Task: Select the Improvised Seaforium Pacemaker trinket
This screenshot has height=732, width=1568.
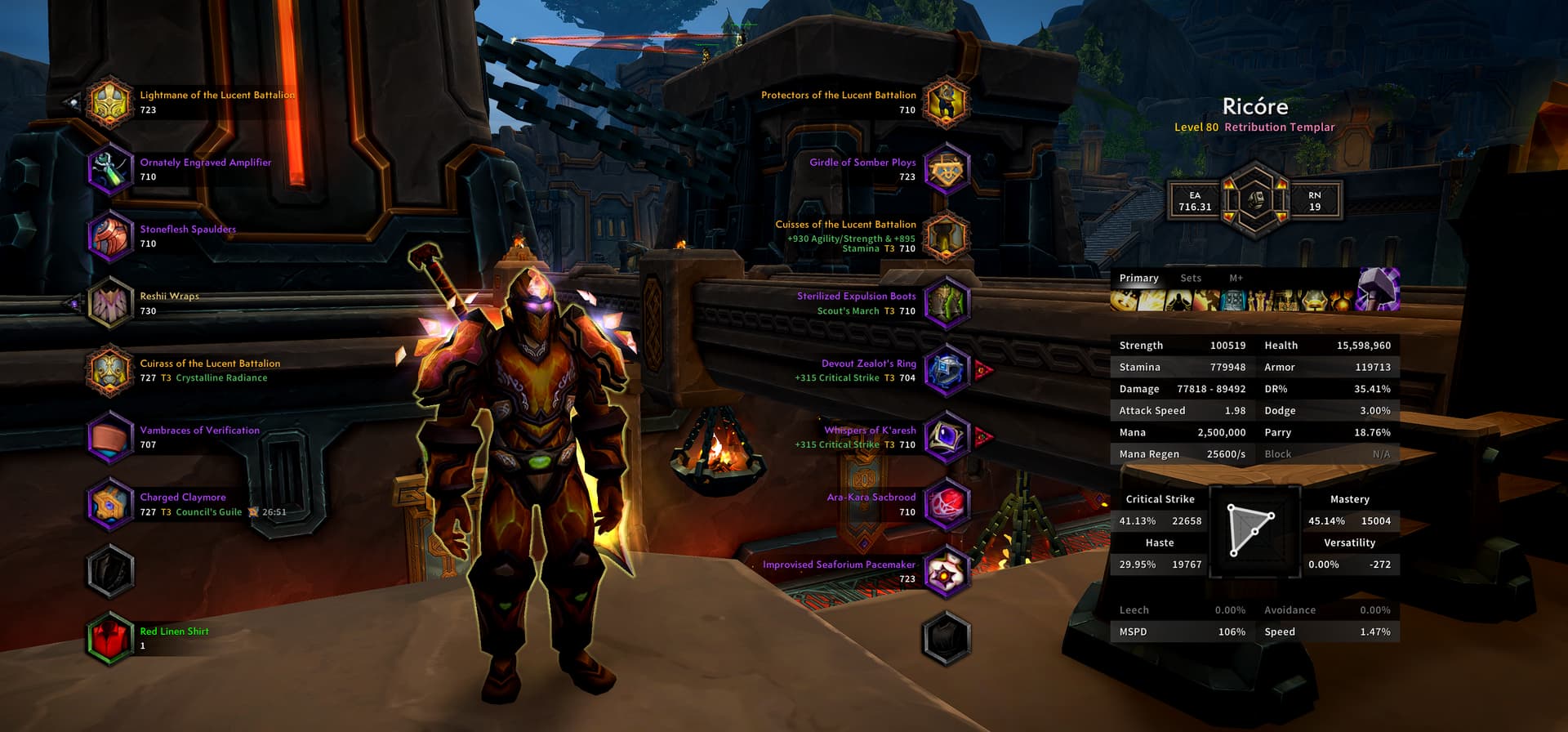Action: point(947,571)
